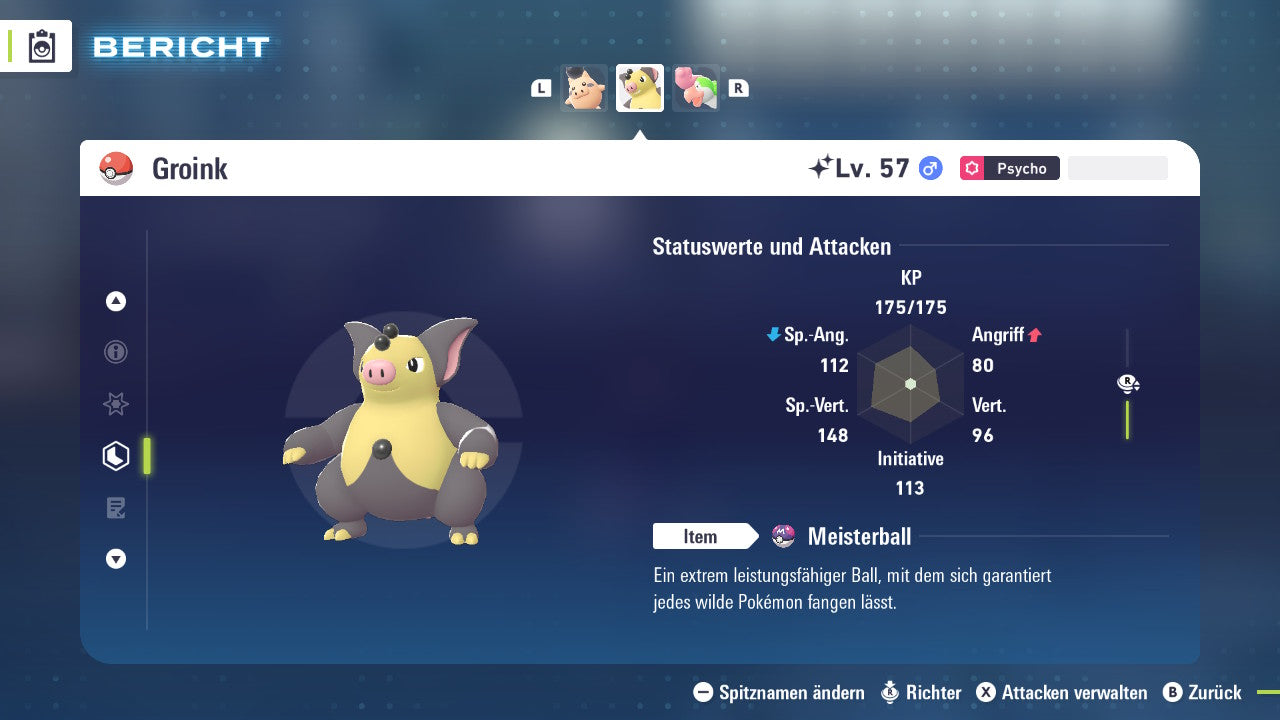Open the memo page icon in the sidebar
Viewport: 1280px width, 720px height.
pyautogui.click(x=116, y=508)
